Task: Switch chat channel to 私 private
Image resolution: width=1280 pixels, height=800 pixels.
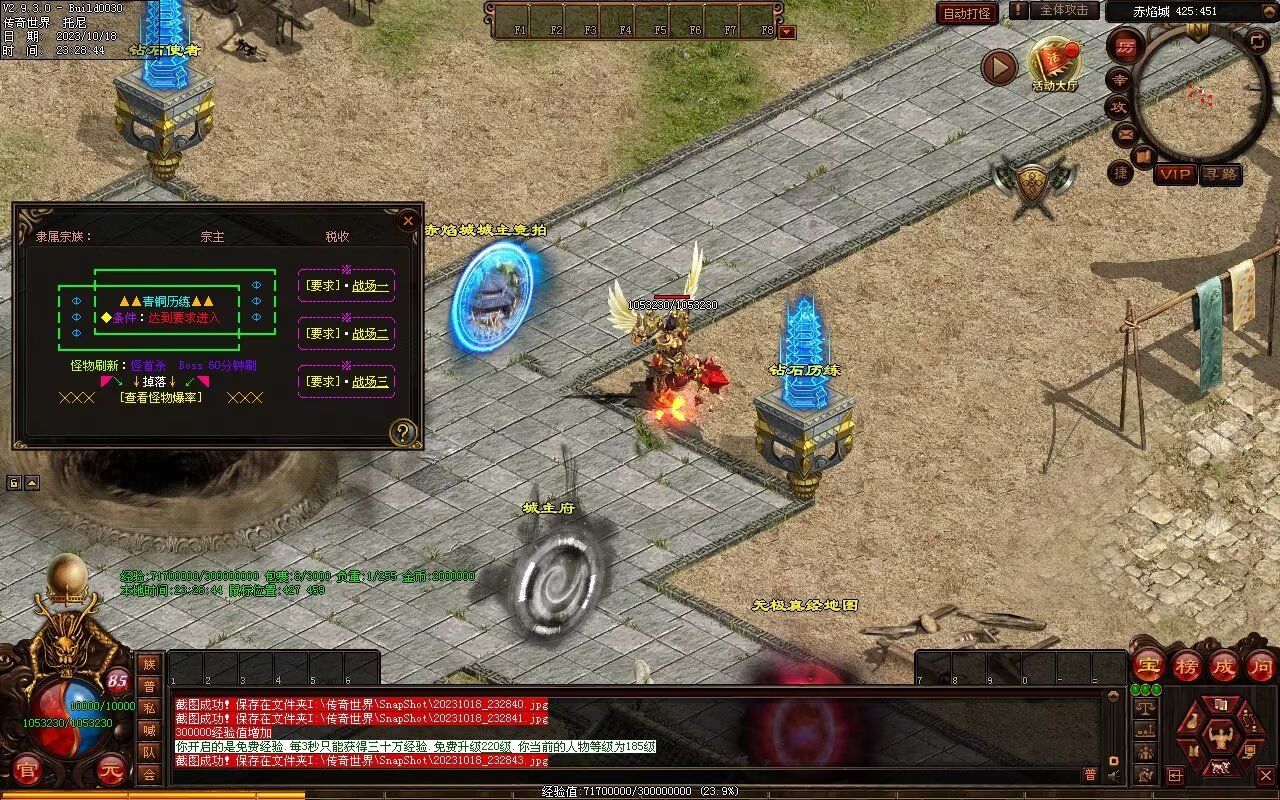Action: pyautogui.click(x=149, y=708)
